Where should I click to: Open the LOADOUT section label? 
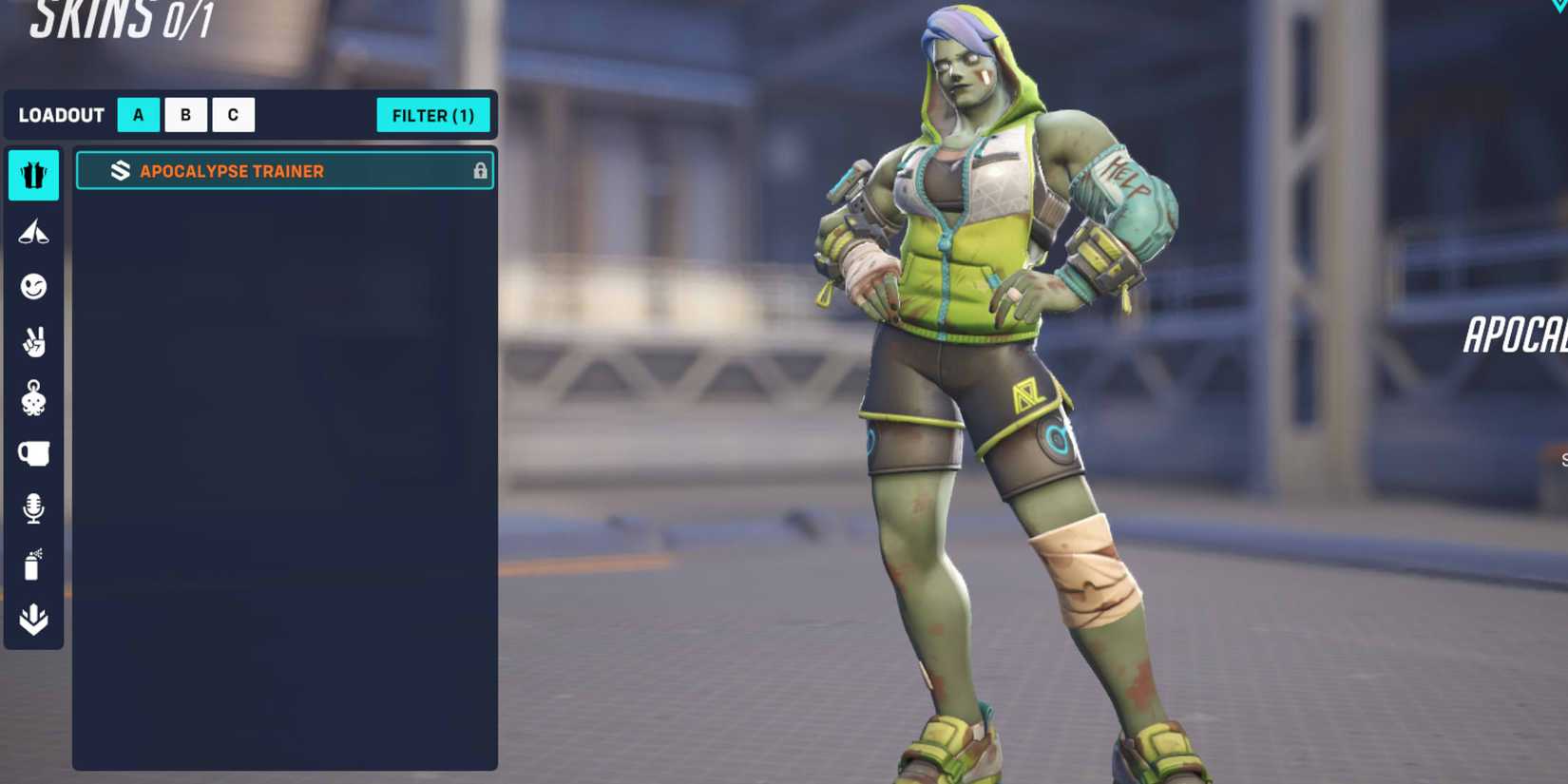point(61,115)
